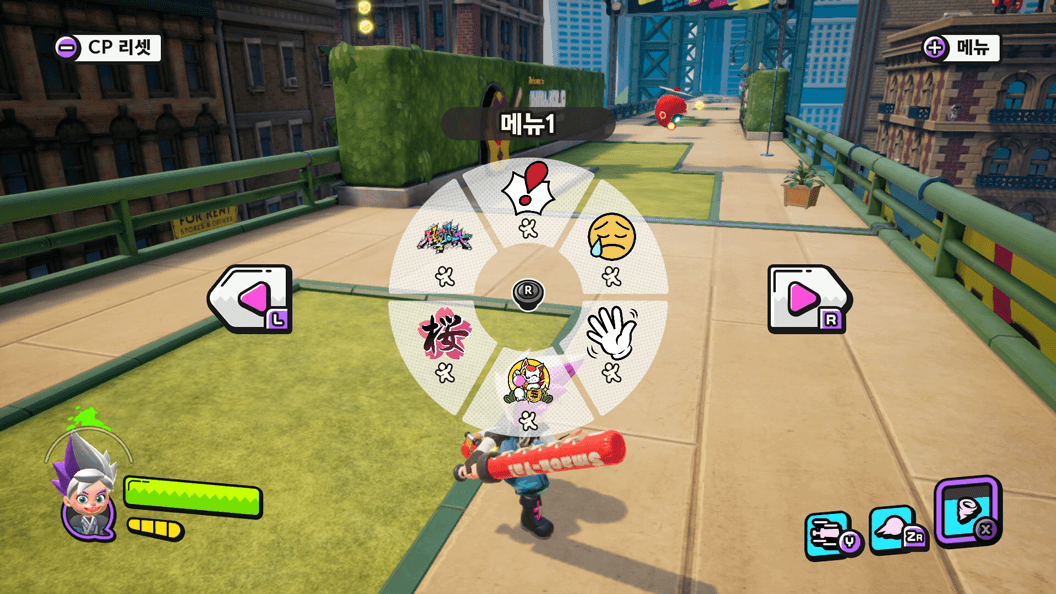The image size is (1056, 594).
Task: Activate the large pink special ability icon
Action: 966,511
